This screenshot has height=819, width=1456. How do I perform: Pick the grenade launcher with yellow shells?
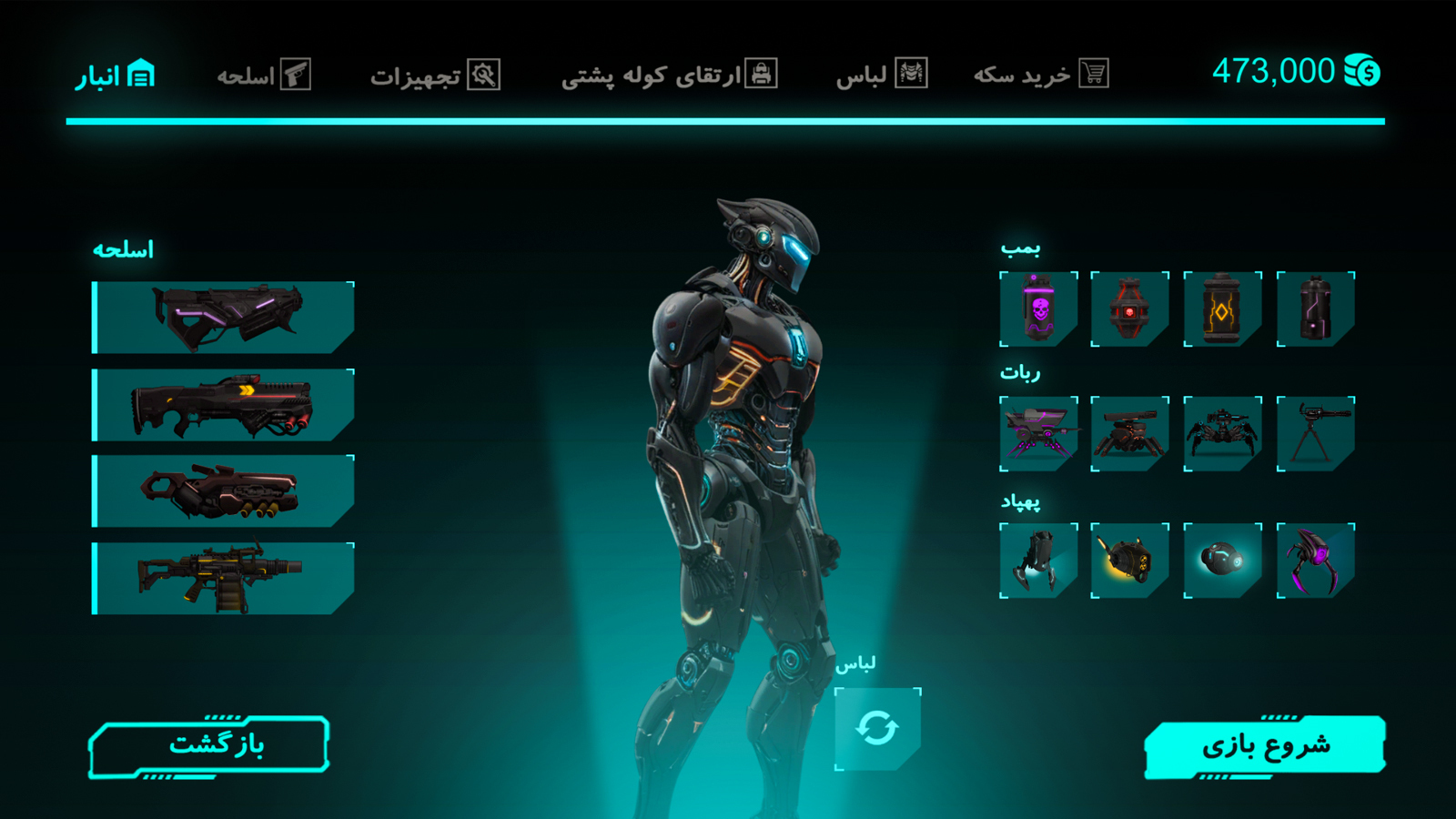[223, 491]
